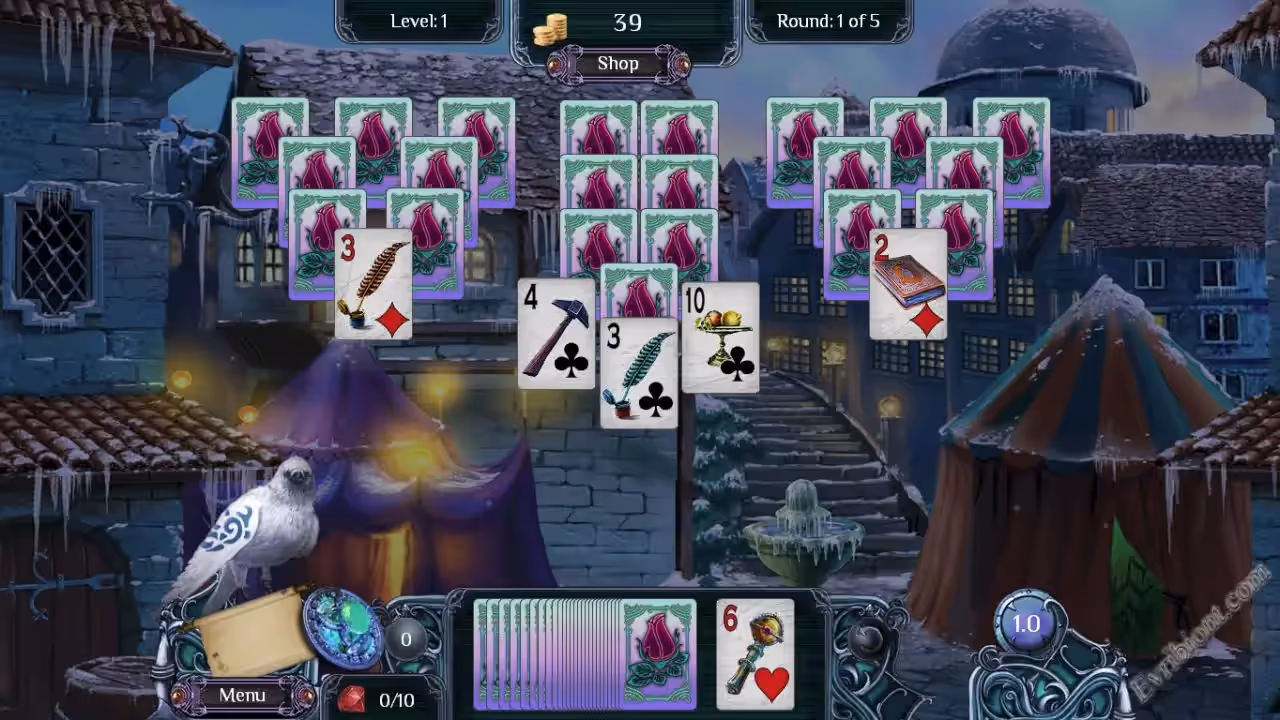The height and width of the screenshot is (720, 1280).
Task: Choose the 2 of diamonds card
Action: [908, 285]
